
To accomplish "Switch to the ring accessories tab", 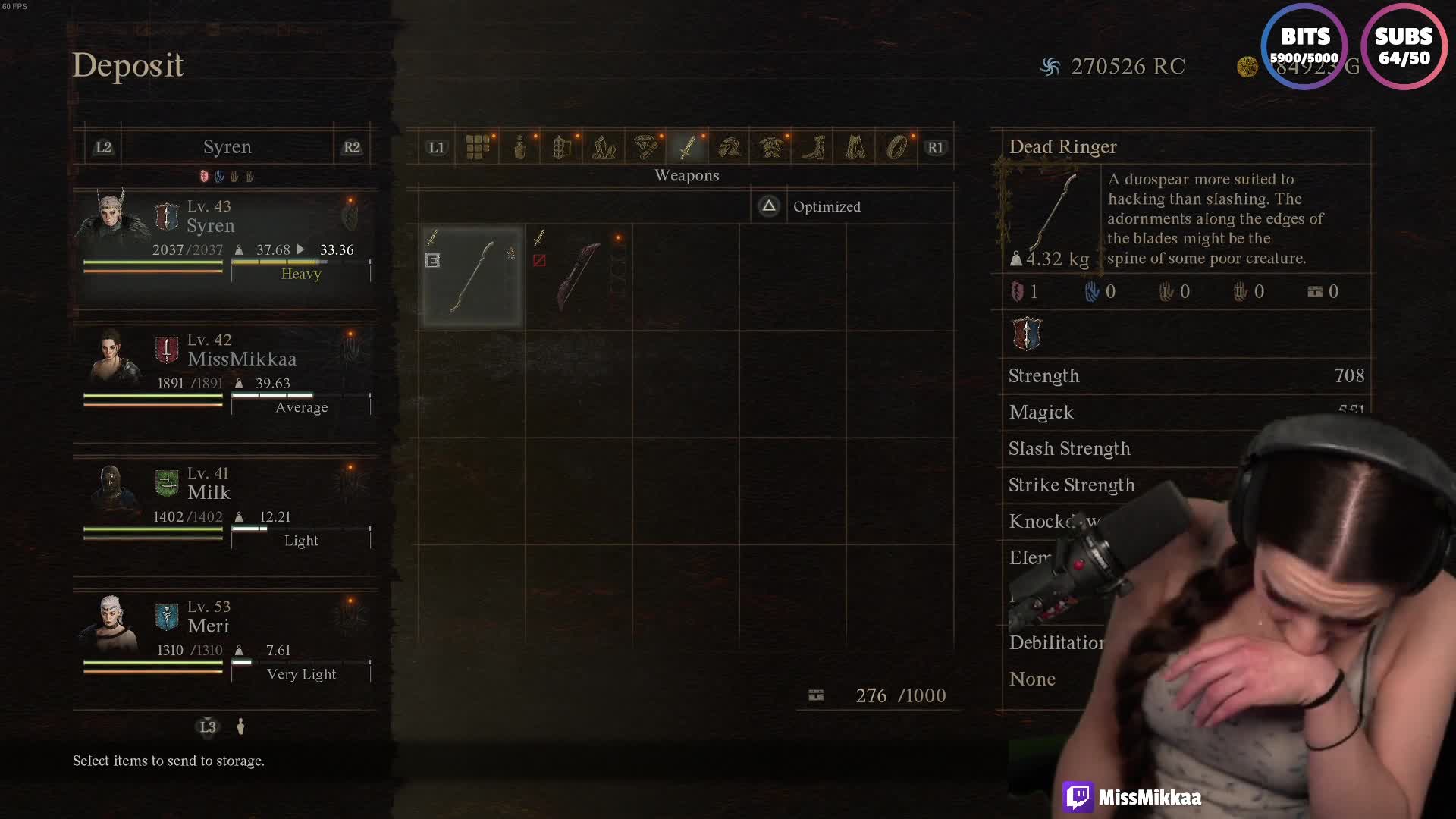I will click(897, 147).
